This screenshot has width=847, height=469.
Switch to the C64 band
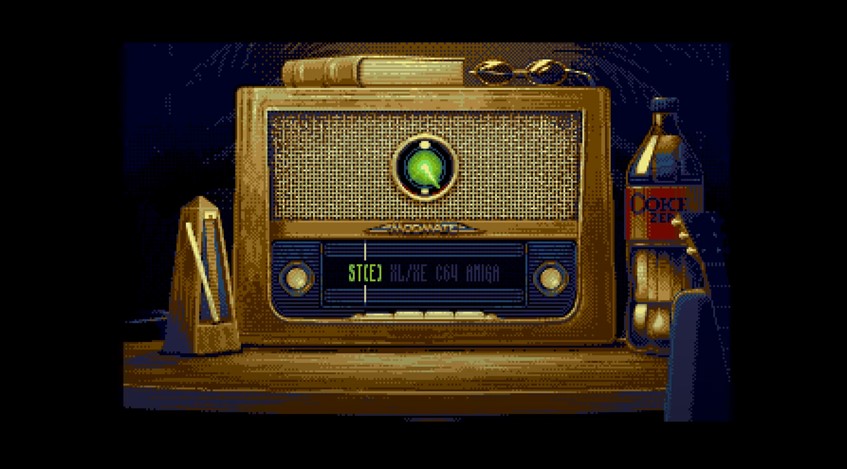click(446, 274)
